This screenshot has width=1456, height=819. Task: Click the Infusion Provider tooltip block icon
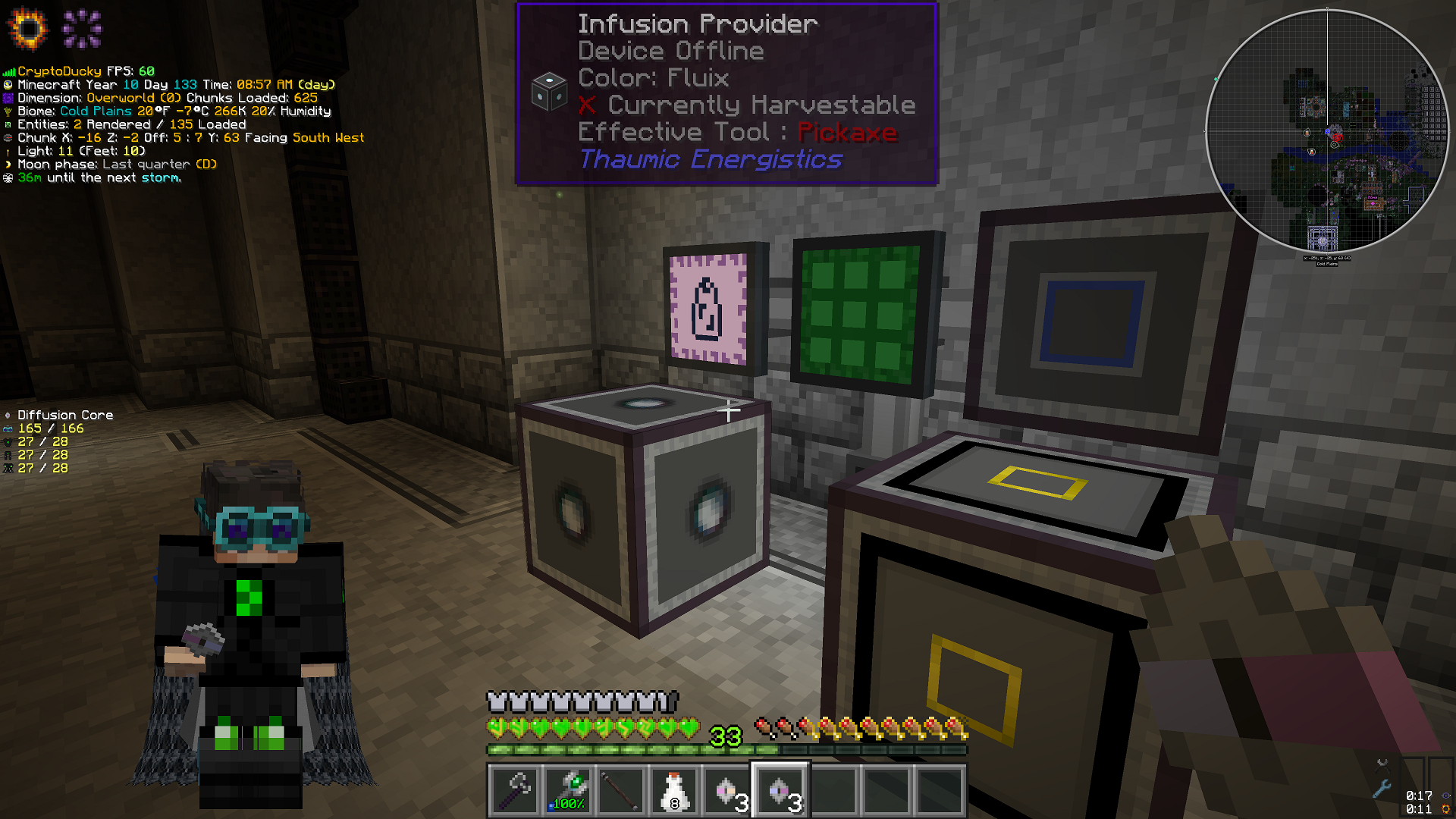(x=549, y=92)
